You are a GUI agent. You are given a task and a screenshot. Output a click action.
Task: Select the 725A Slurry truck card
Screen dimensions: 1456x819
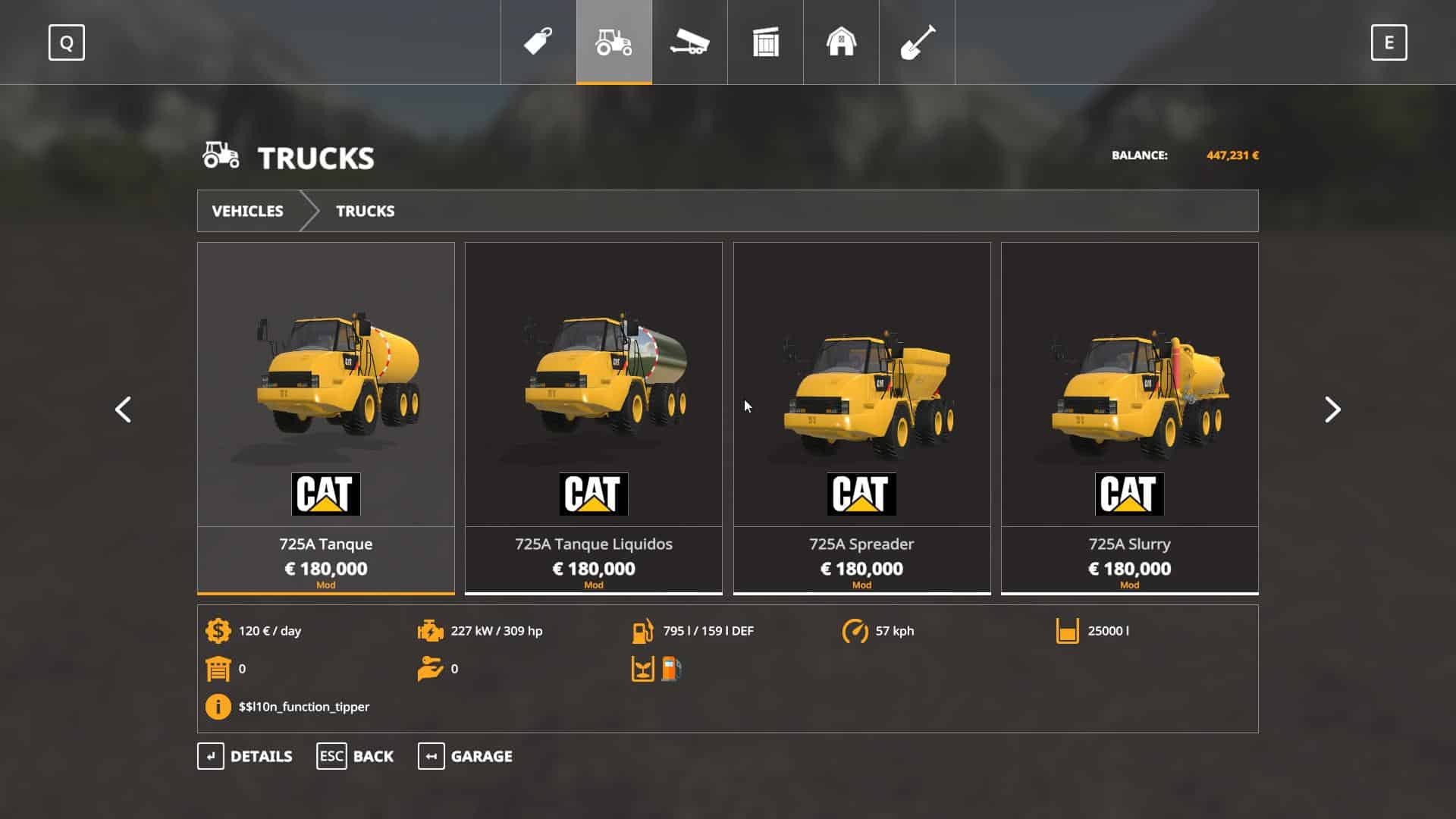[x=1129, y=417]
